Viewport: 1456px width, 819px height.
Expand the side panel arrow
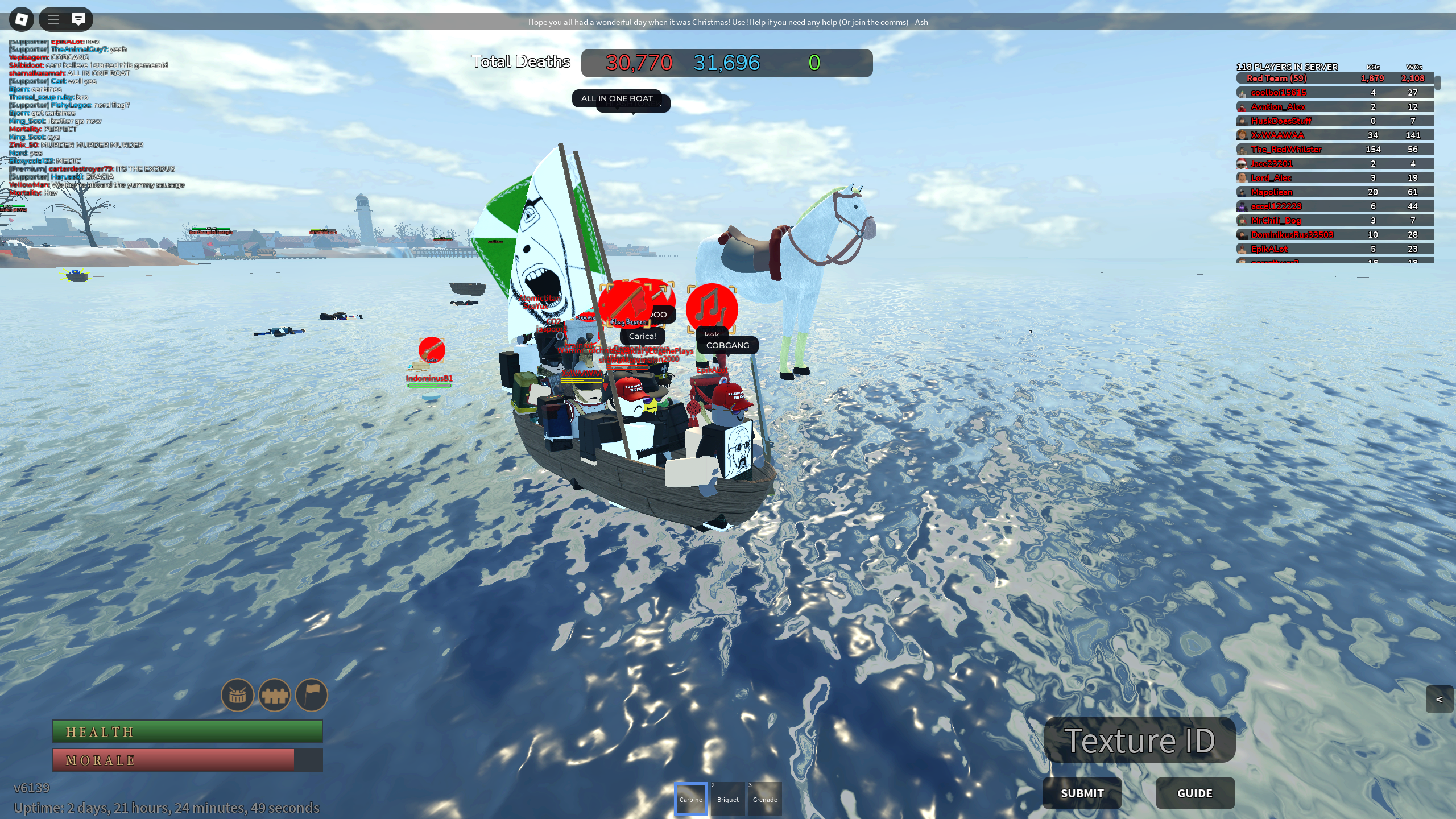click(1440, 699)
